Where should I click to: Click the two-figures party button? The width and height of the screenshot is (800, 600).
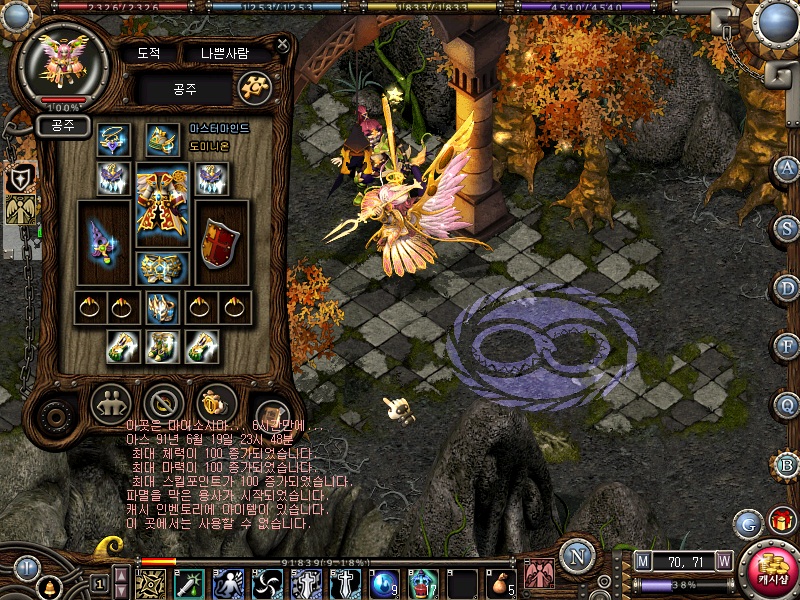pyautogui.click(x=110, y=403)
